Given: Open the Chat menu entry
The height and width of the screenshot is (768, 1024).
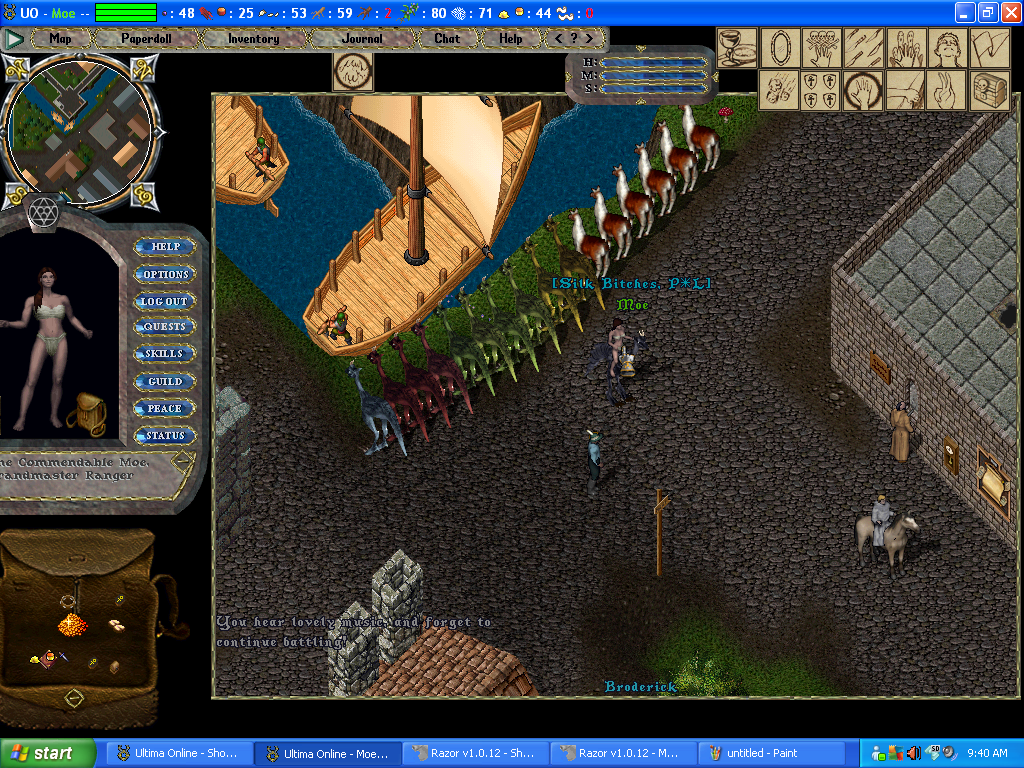Looking at the screenshot, I should pyautogui.click(x=447, y=39).
